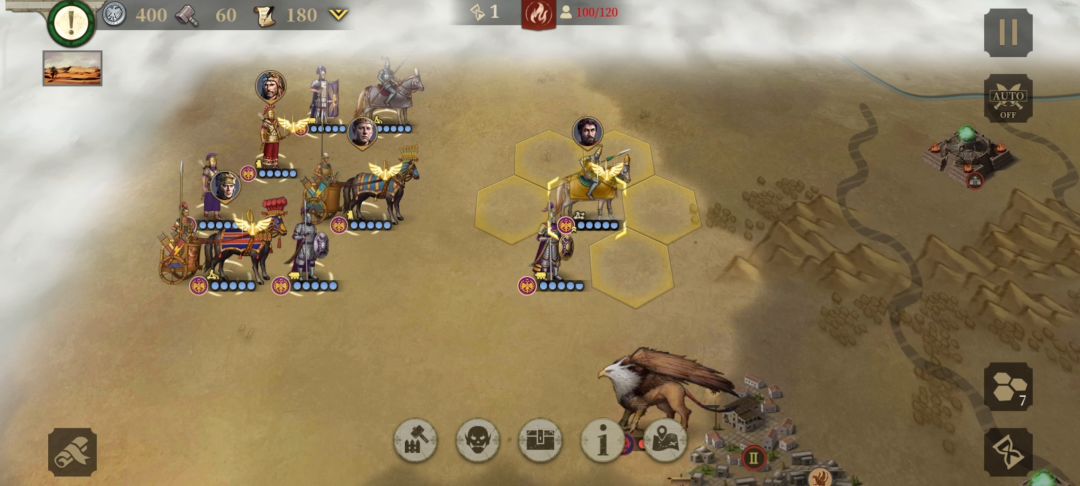Open the goblin face enemy menu
The image size is (1080, 486).
pos(478,440)
